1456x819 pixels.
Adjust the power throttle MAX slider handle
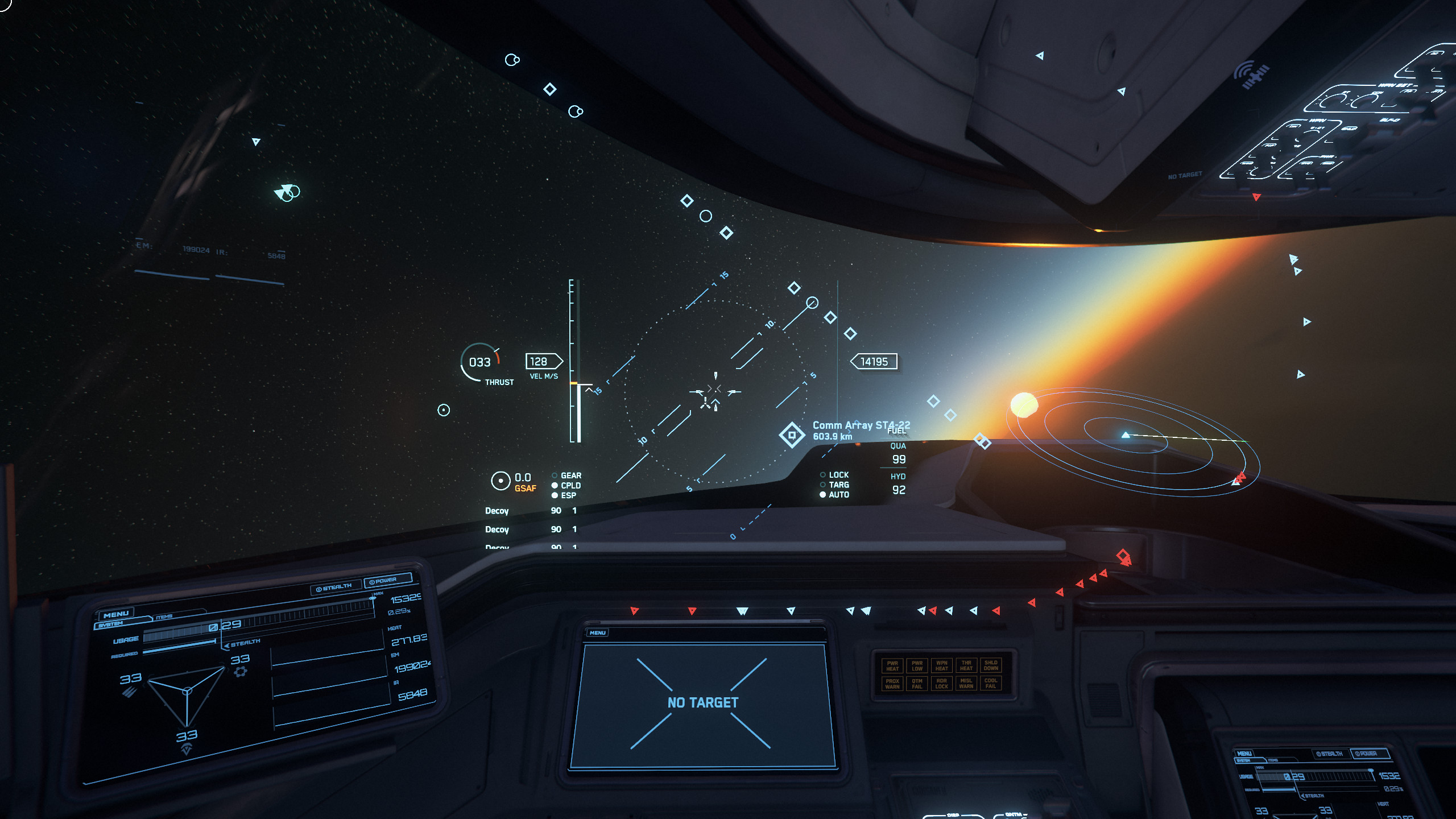click(373, 598)
